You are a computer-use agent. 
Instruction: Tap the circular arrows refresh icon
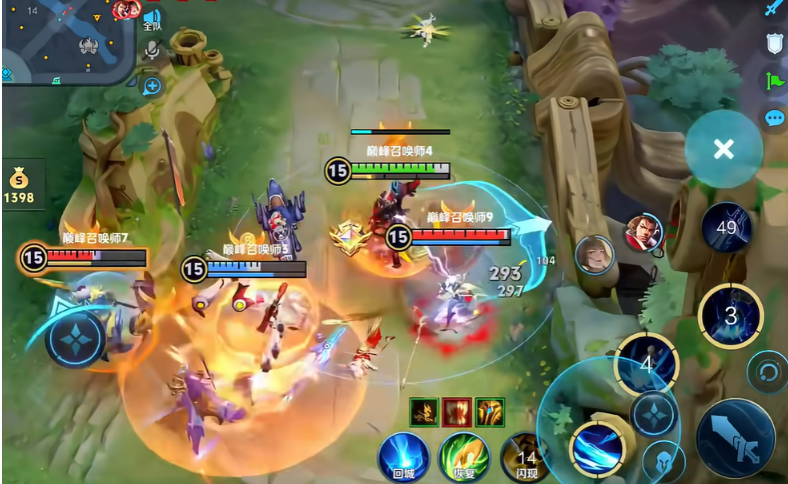click(x=767, y=372)
